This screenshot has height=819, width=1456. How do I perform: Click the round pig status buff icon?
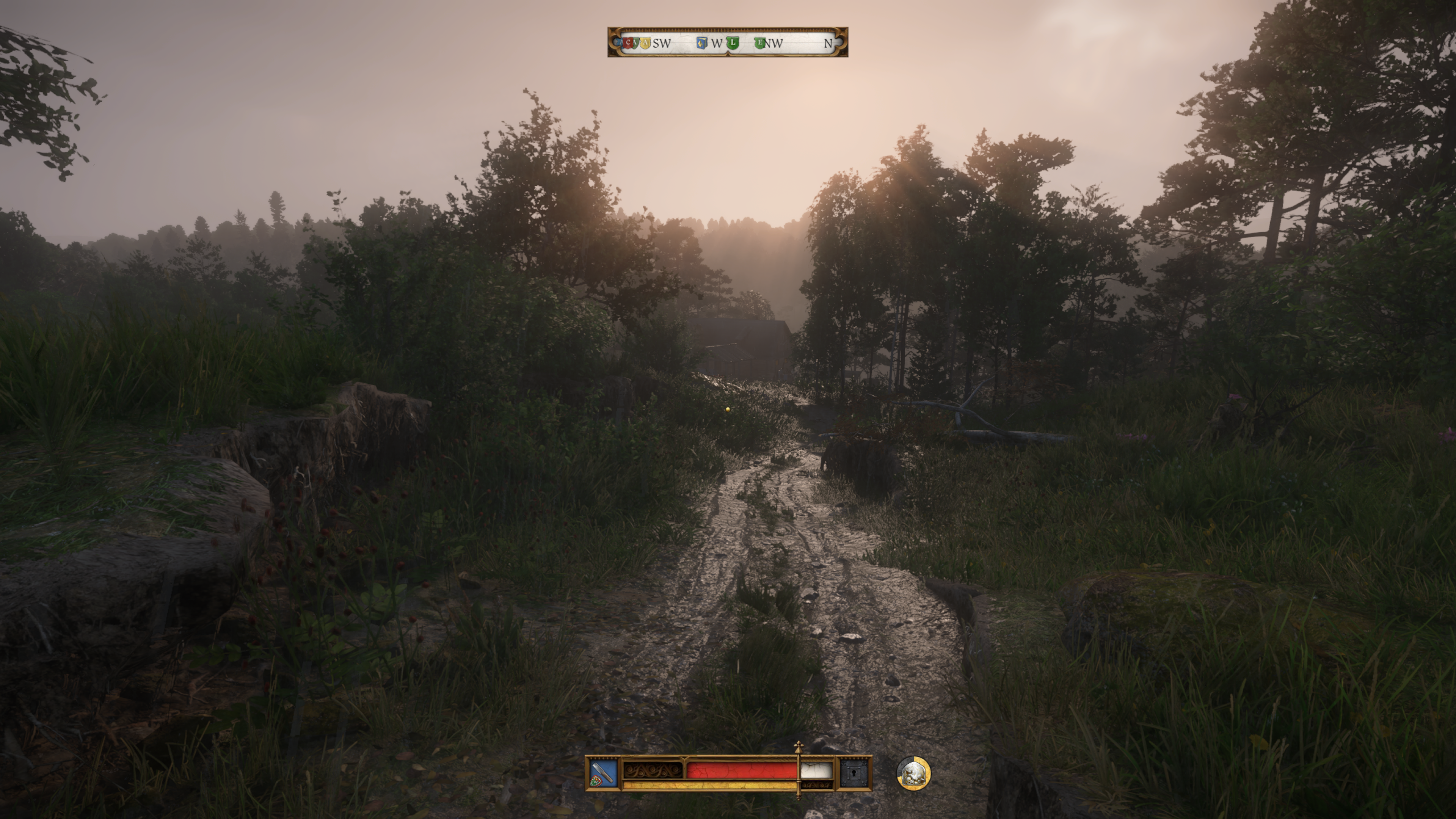pyautogui.click(x=913, y=773)
